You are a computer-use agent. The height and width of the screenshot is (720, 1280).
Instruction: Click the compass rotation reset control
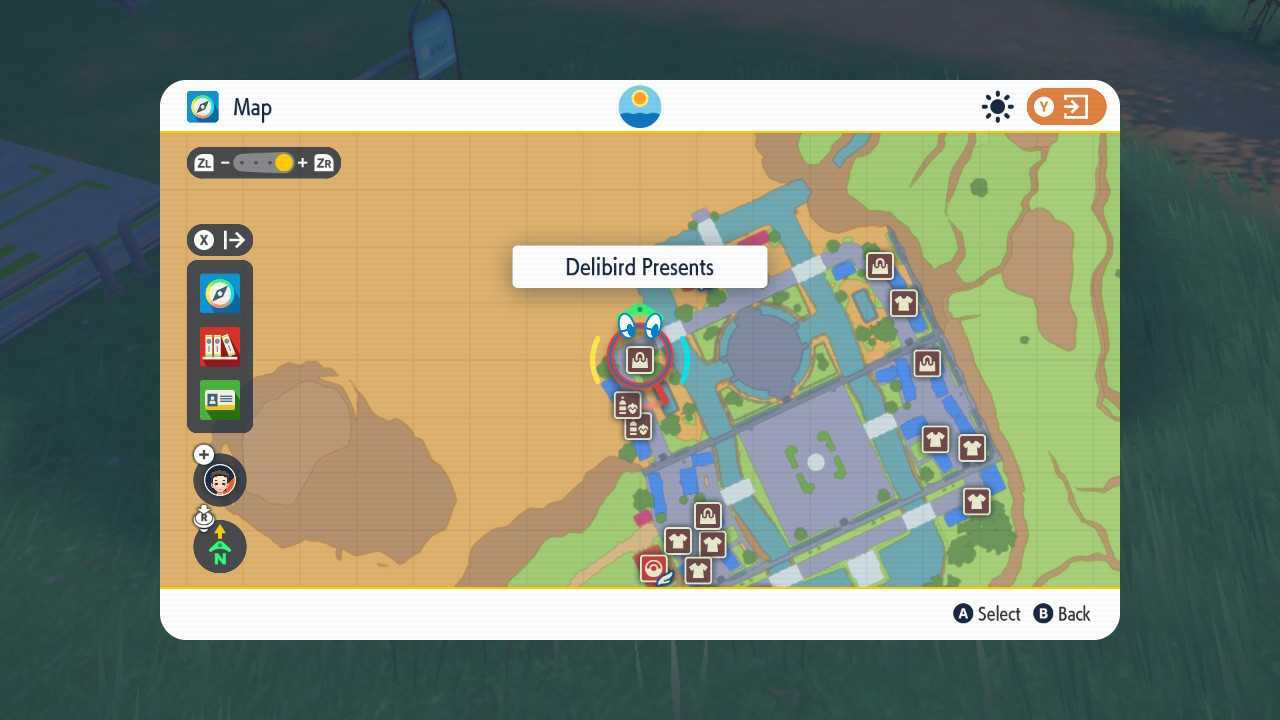click(x=219, y=546)
